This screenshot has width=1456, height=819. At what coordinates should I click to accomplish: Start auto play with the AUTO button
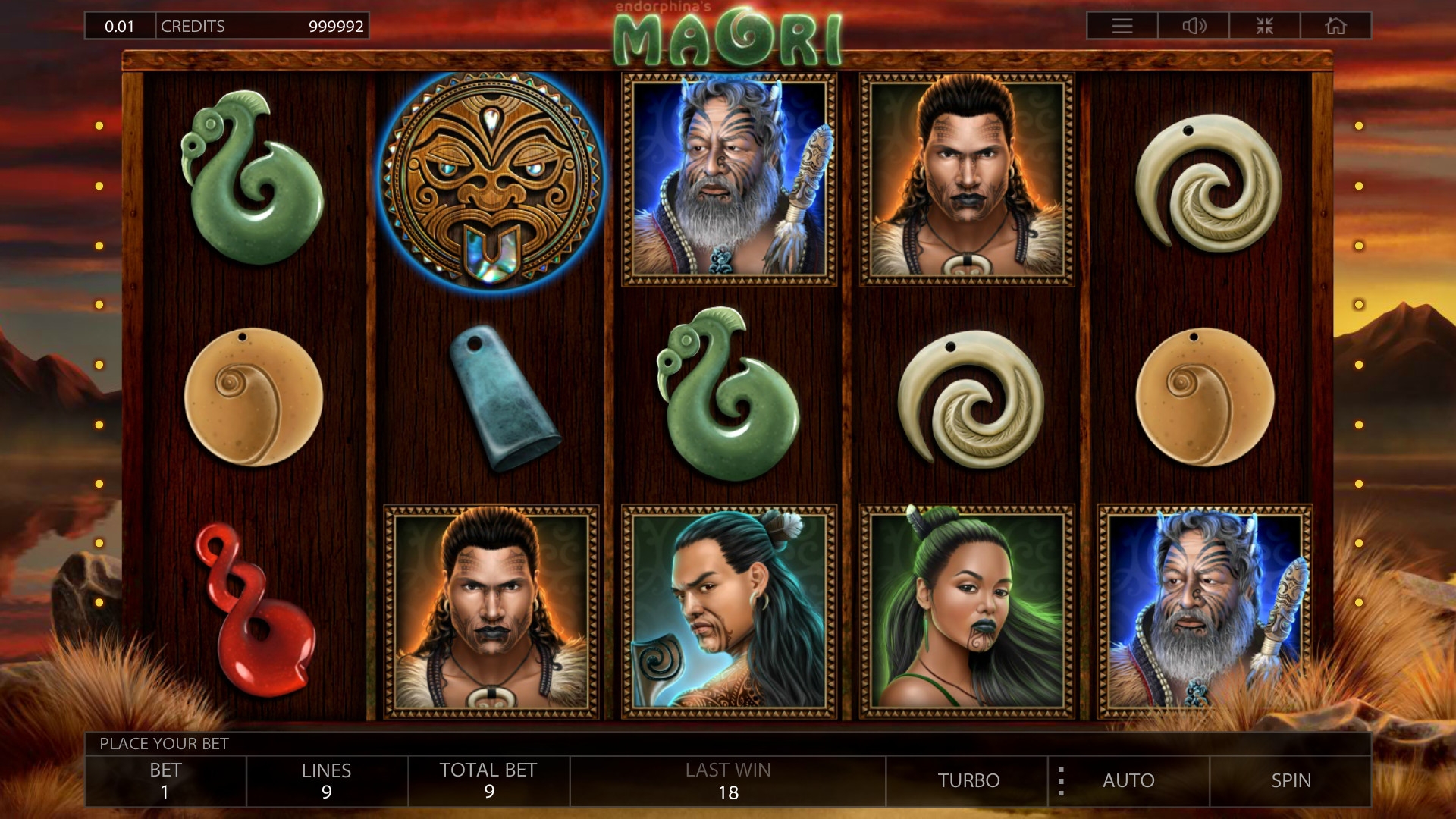[x=1128, y=780]
